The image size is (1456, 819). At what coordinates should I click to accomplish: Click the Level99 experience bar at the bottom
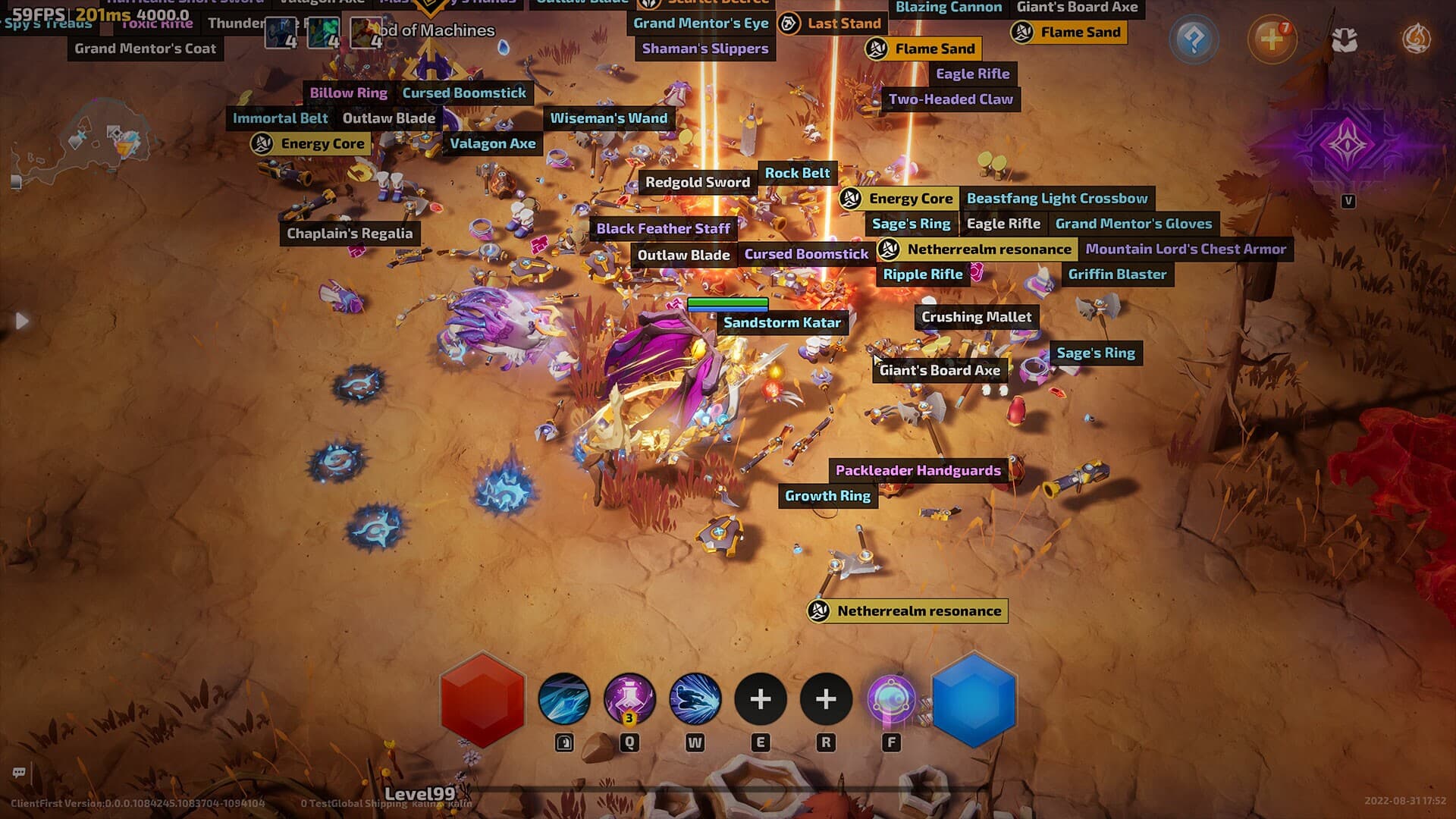[421, 791]
